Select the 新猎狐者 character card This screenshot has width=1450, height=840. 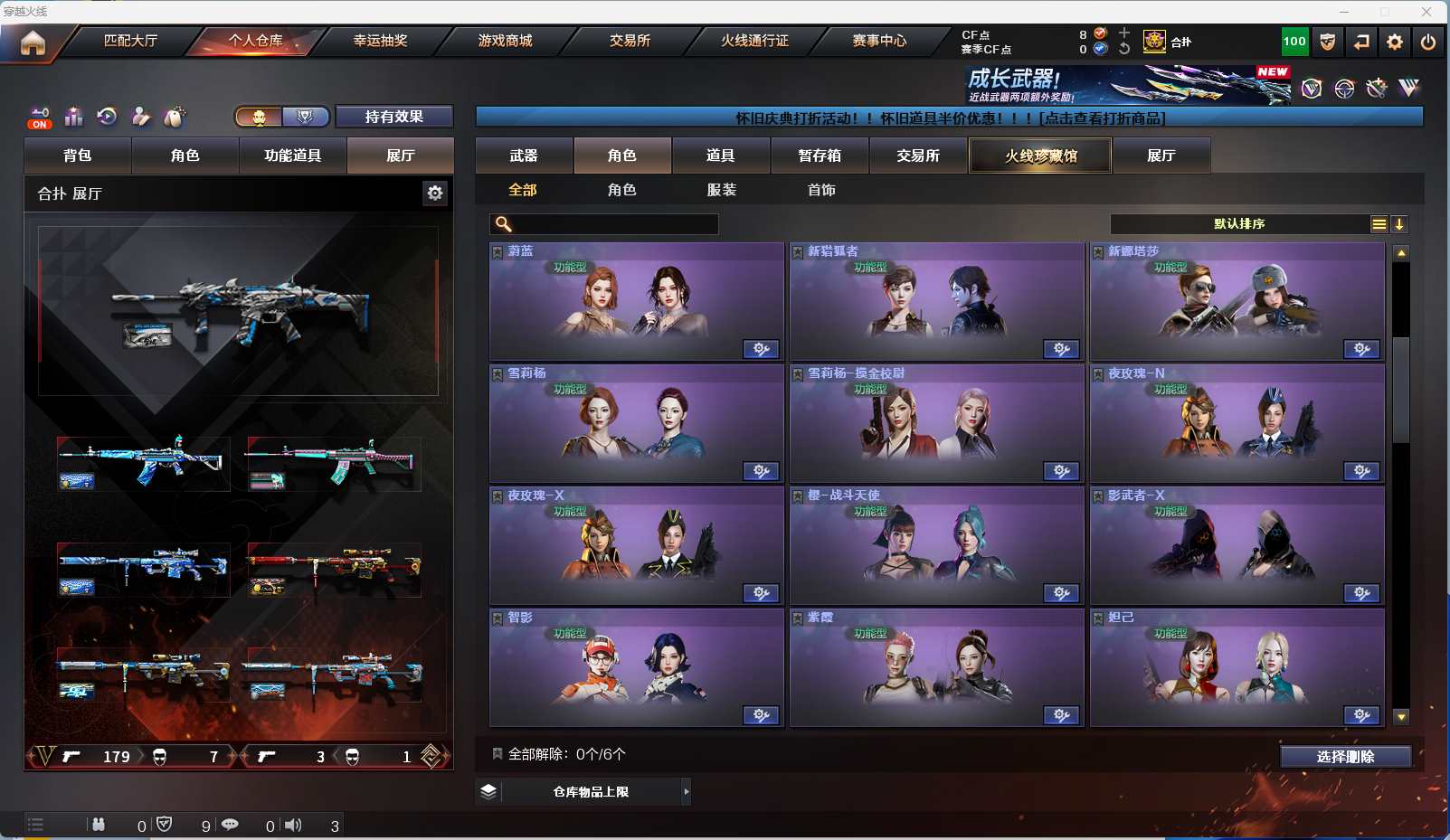click(x=936, y=301)
